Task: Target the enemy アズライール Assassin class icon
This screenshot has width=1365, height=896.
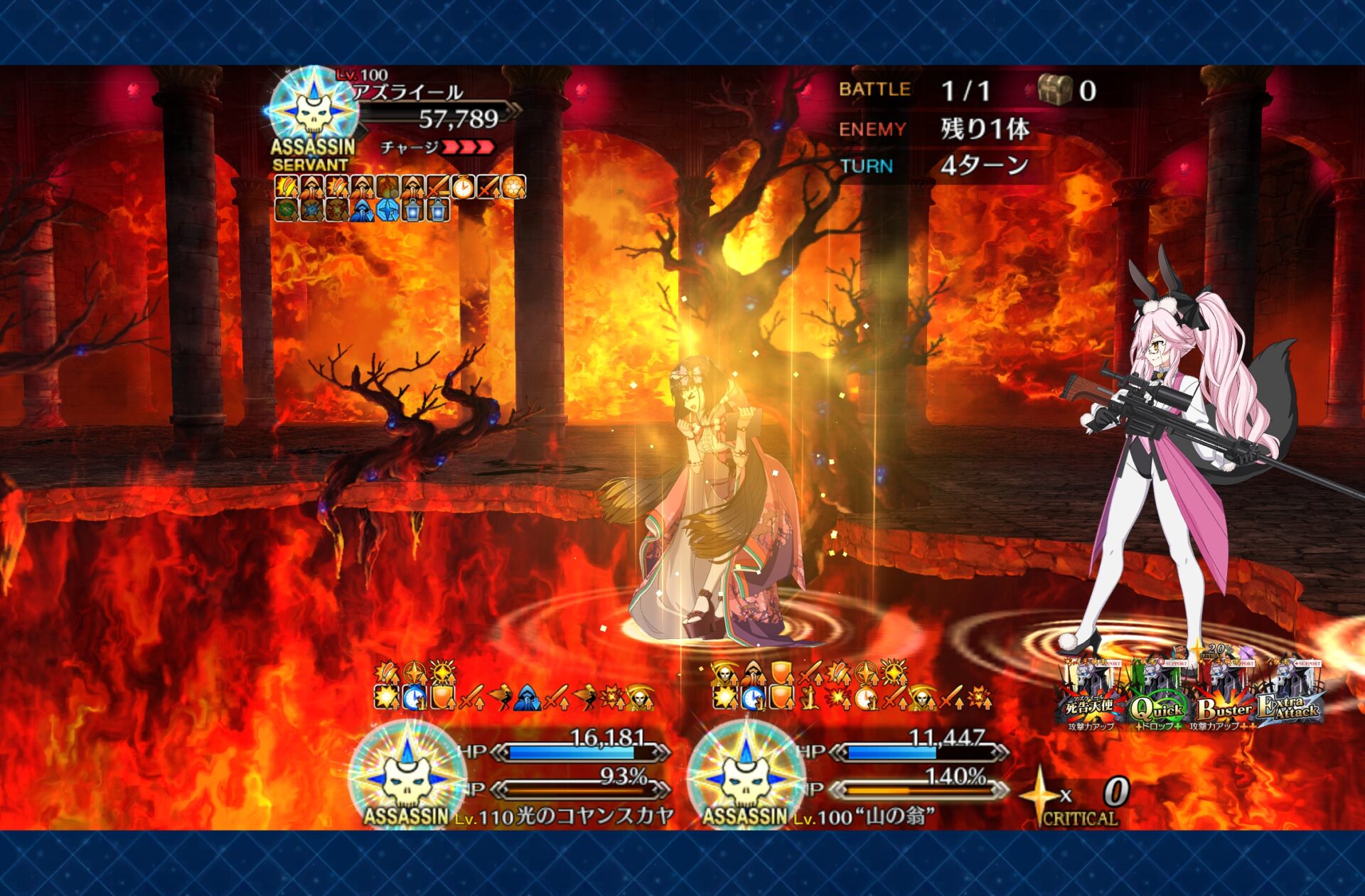Action: [x=314, y=110]
